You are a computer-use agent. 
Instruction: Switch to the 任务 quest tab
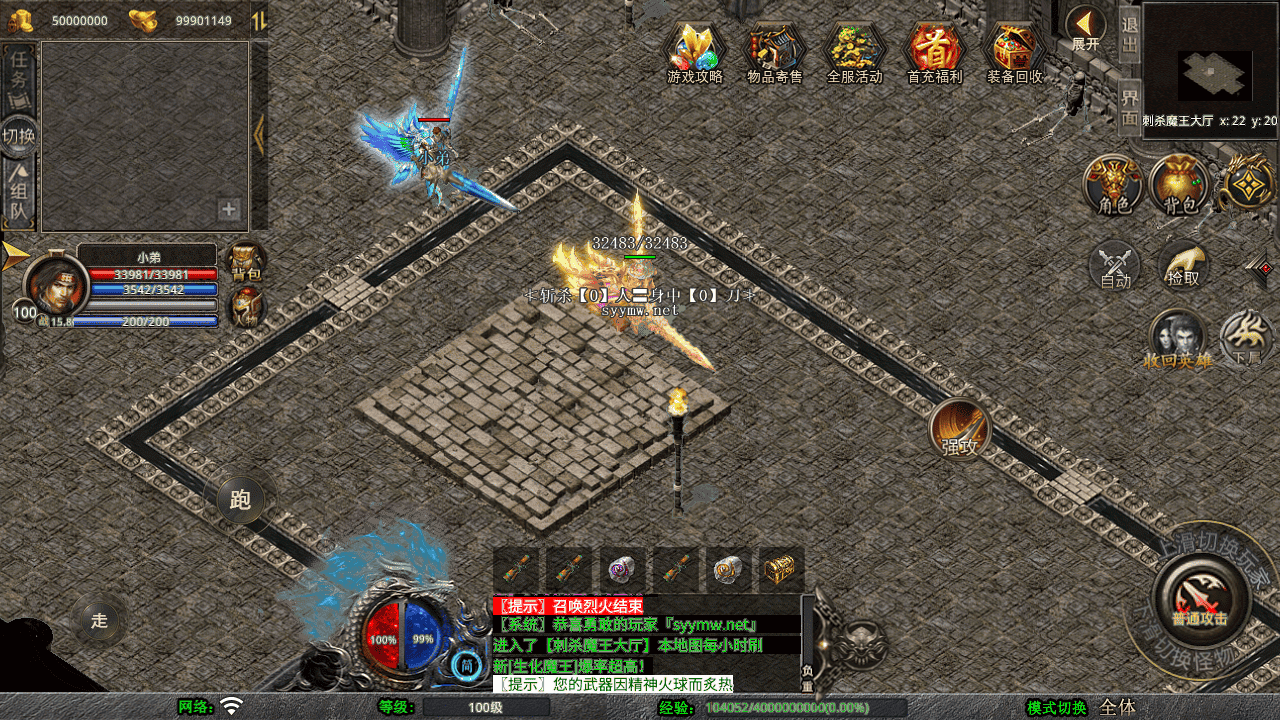click(x=19, y=75)
